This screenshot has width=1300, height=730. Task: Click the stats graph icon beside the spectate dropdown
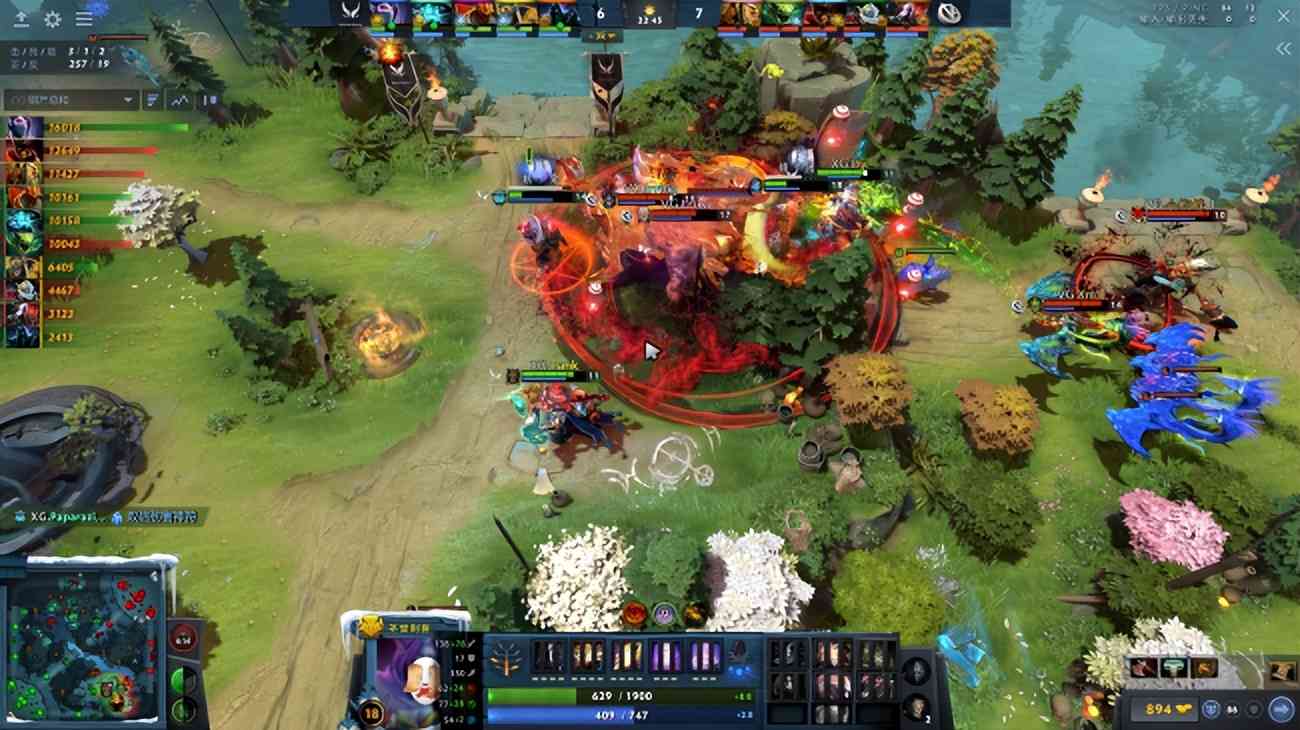point(179,100)
